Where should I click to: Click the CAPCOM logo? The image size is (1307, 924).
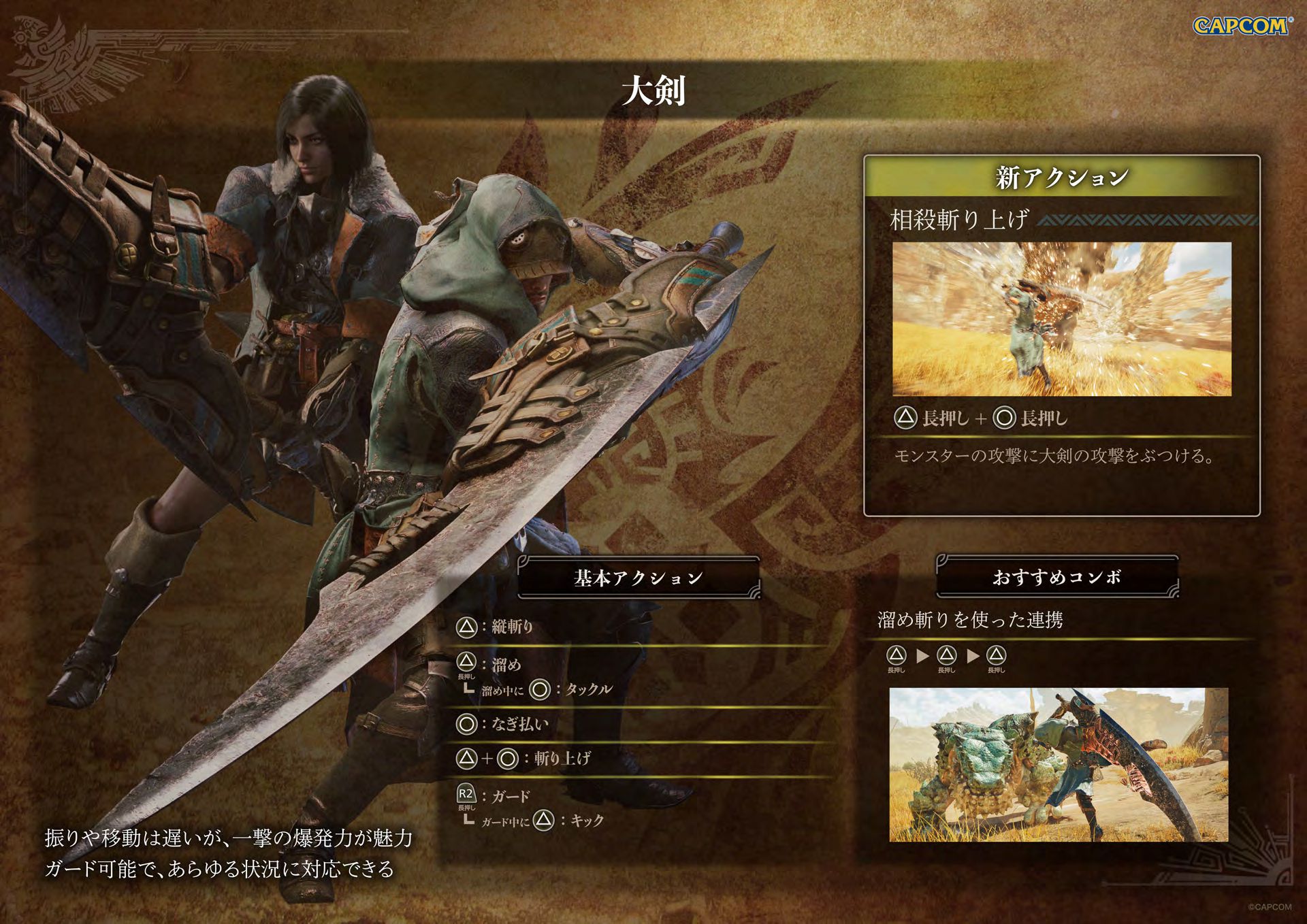point(1242,26)
